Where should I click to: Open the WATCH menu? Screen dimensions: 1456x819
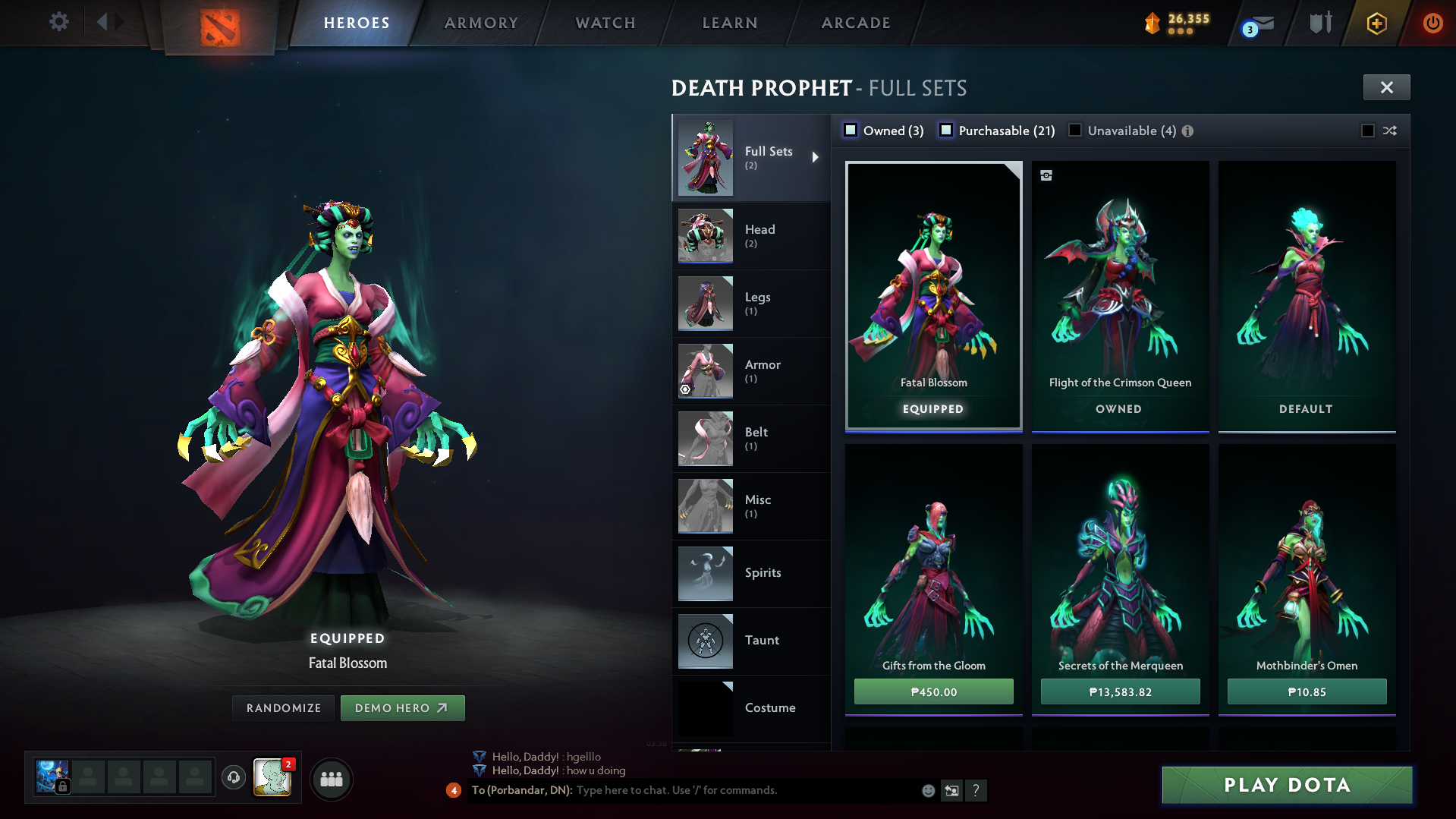coord(605,23)
